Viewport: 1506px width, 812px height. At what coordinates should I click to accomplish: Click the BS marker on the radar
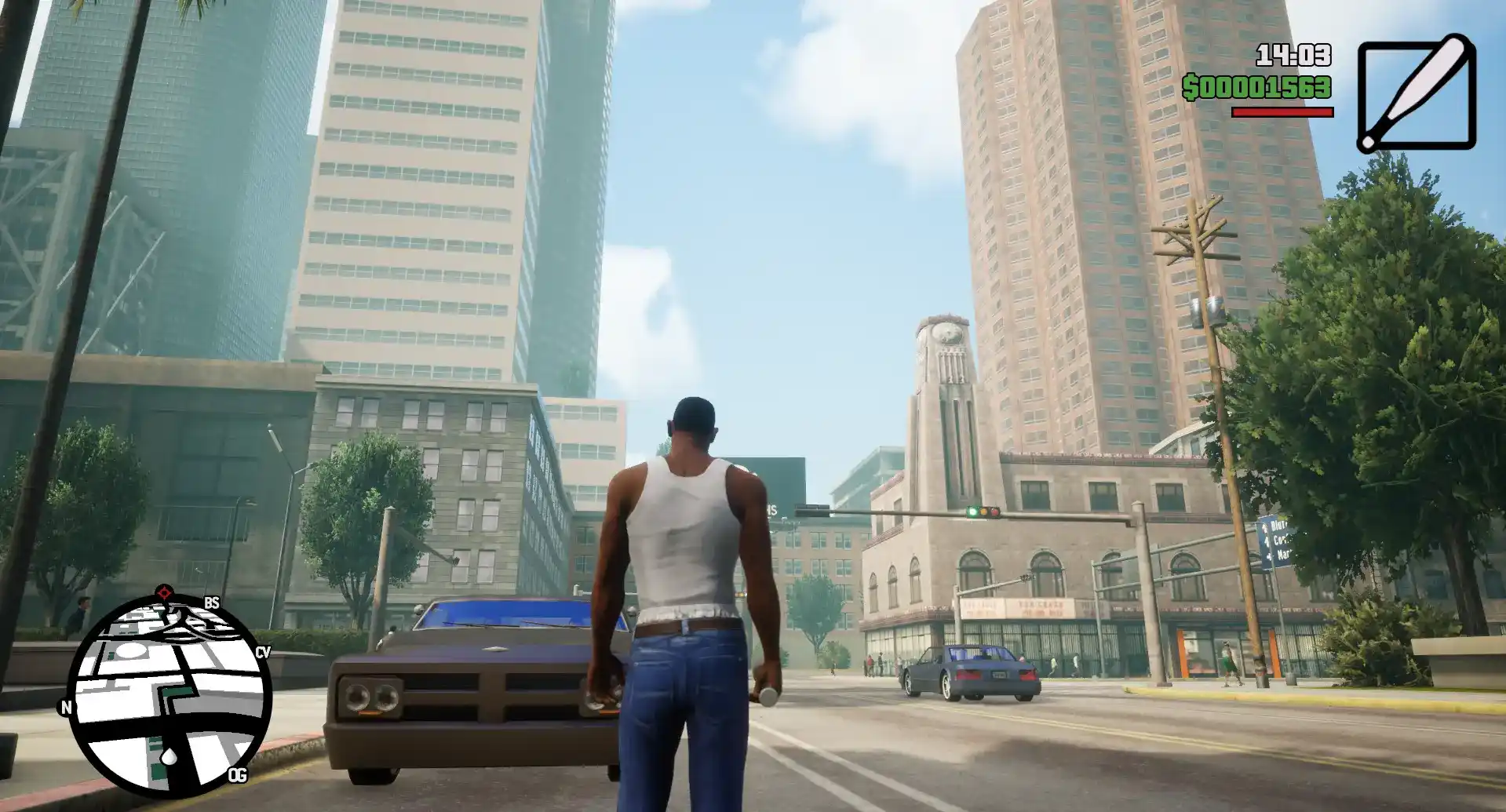pos(211,603)
